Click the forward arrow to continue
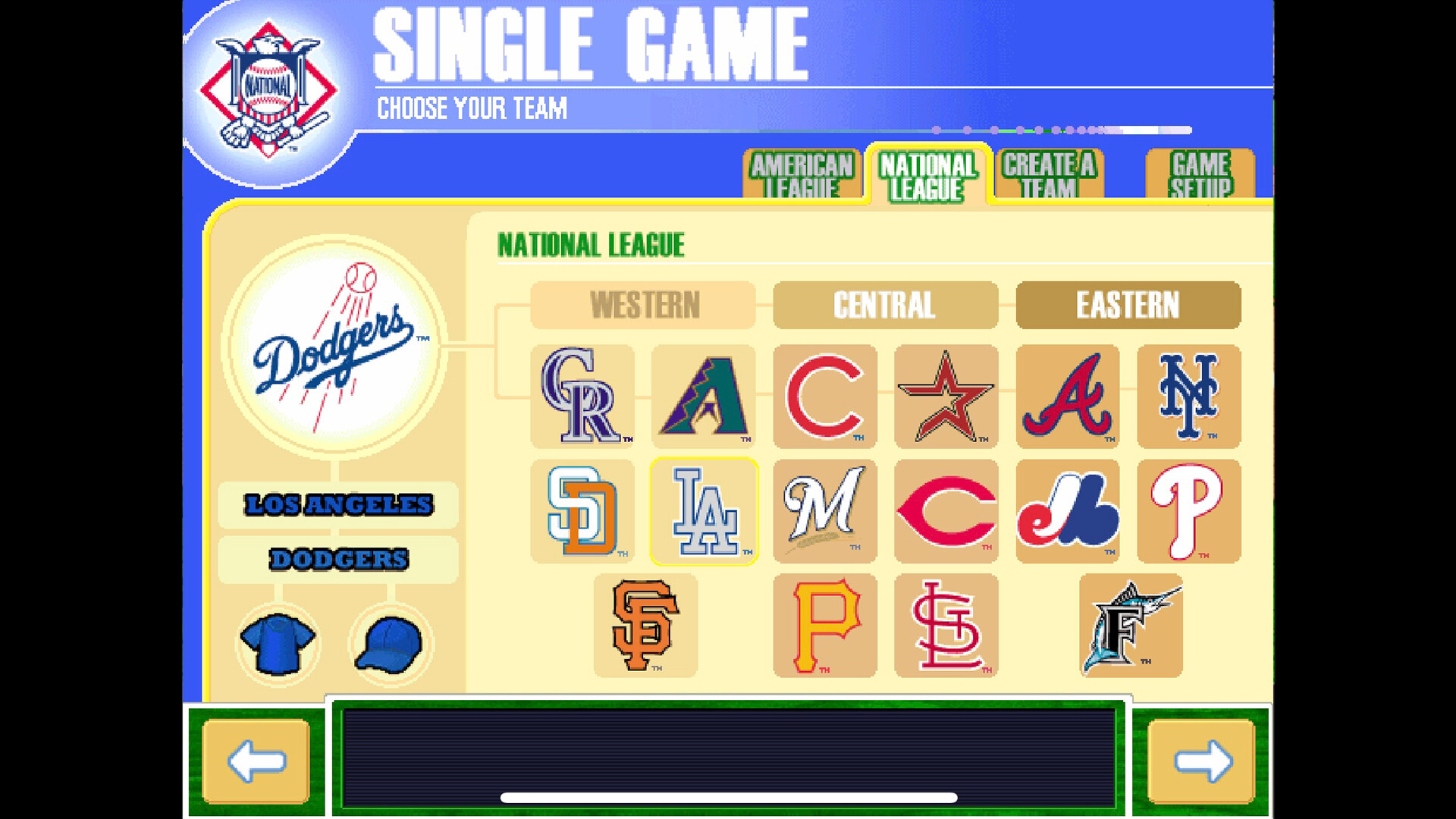This screenshot has width=1456, height=819. [x=1200, y=761]
